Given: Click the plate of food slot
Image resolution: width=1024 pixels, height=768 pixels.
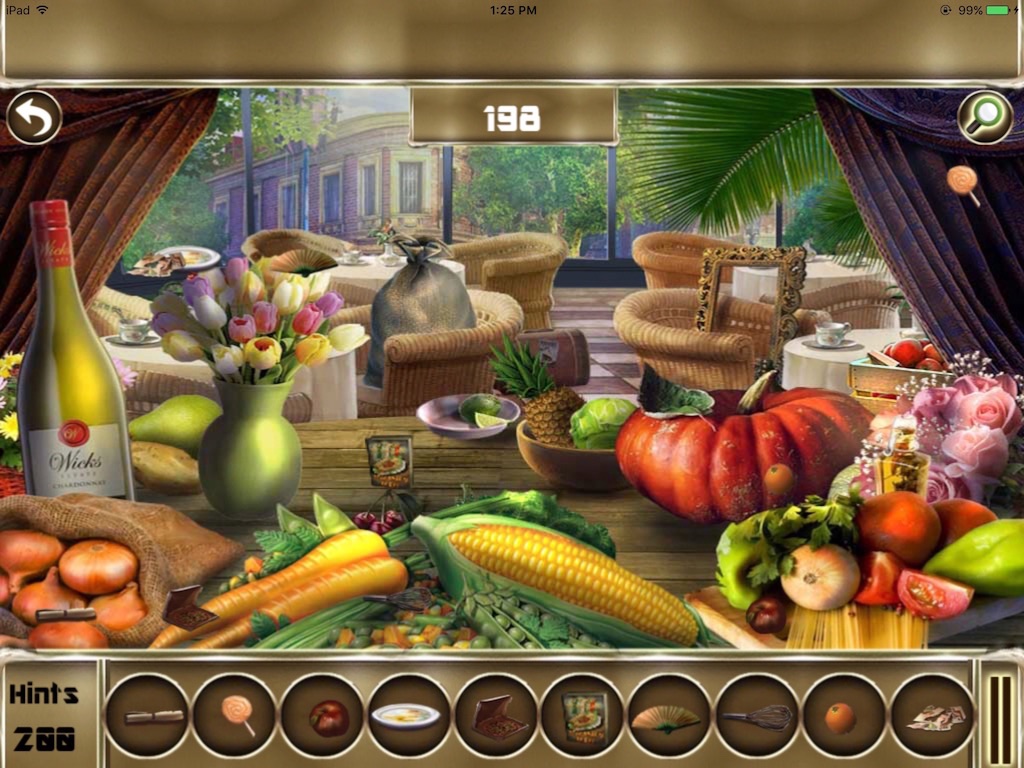Looking at the screenshot, I should tap(409, 715).
